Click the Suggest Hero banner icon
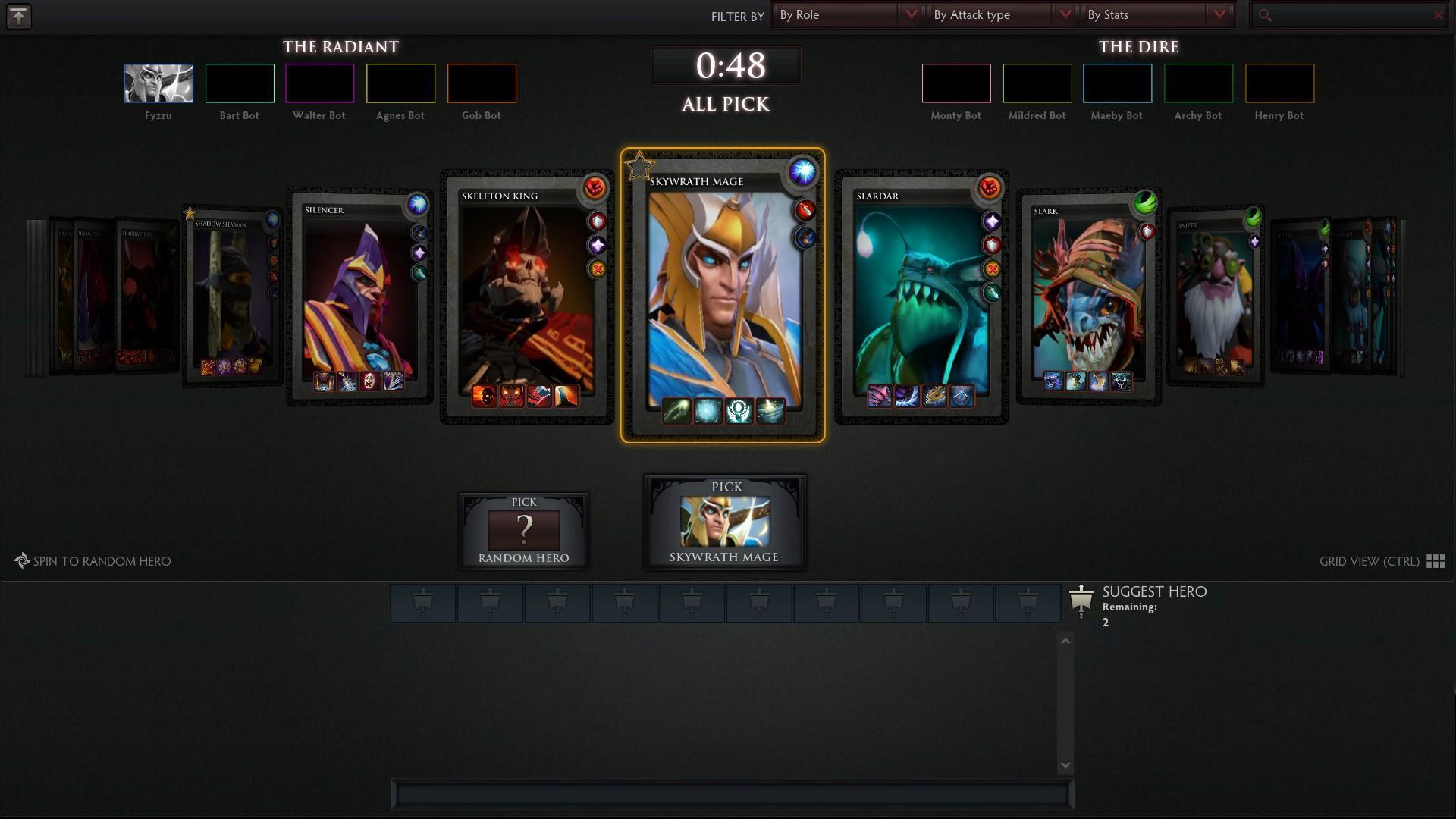 point(1081,600)
